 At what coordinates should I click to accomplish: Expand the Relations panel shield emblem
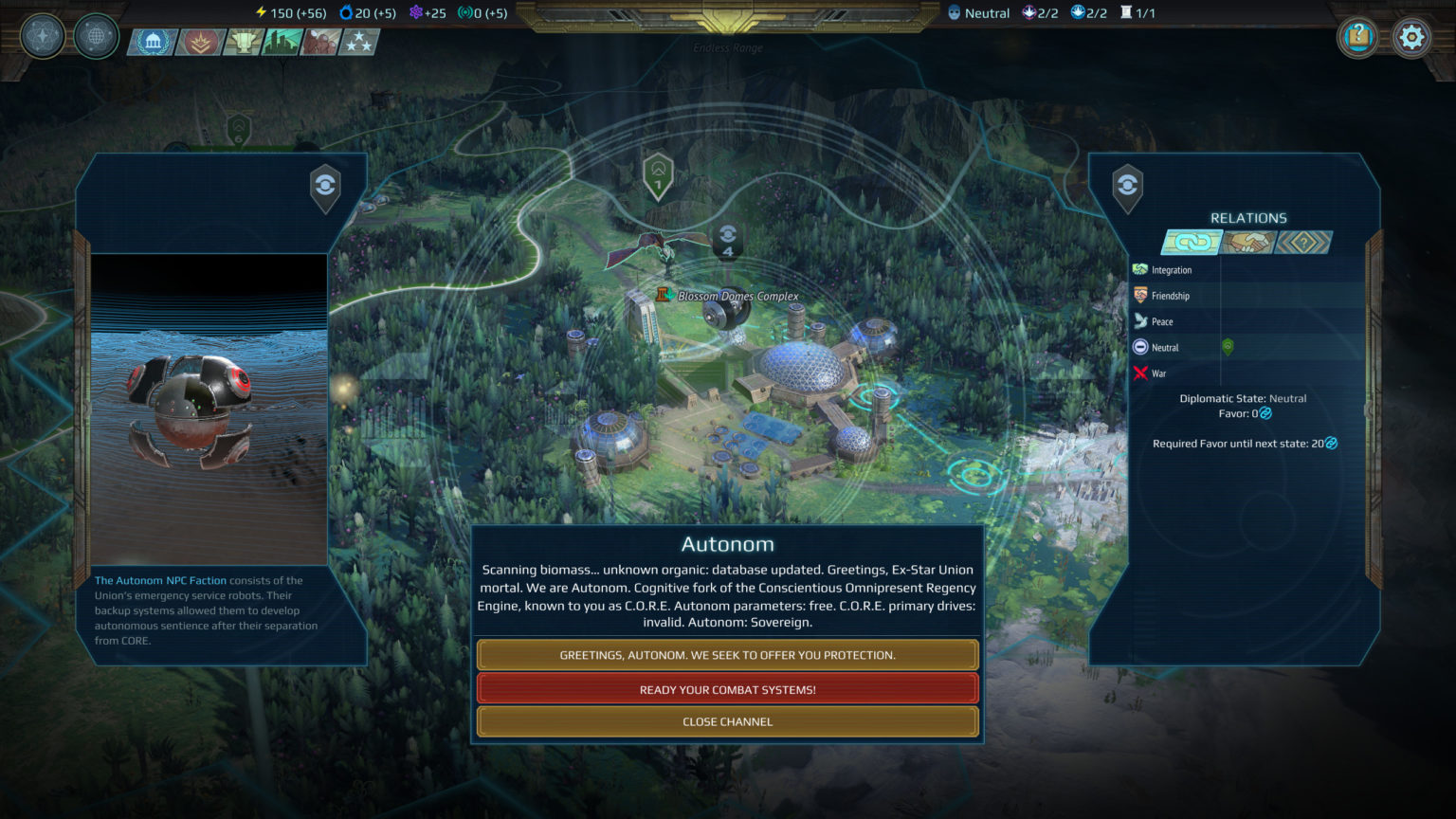pyautogui.click(x=1127, y=188)
